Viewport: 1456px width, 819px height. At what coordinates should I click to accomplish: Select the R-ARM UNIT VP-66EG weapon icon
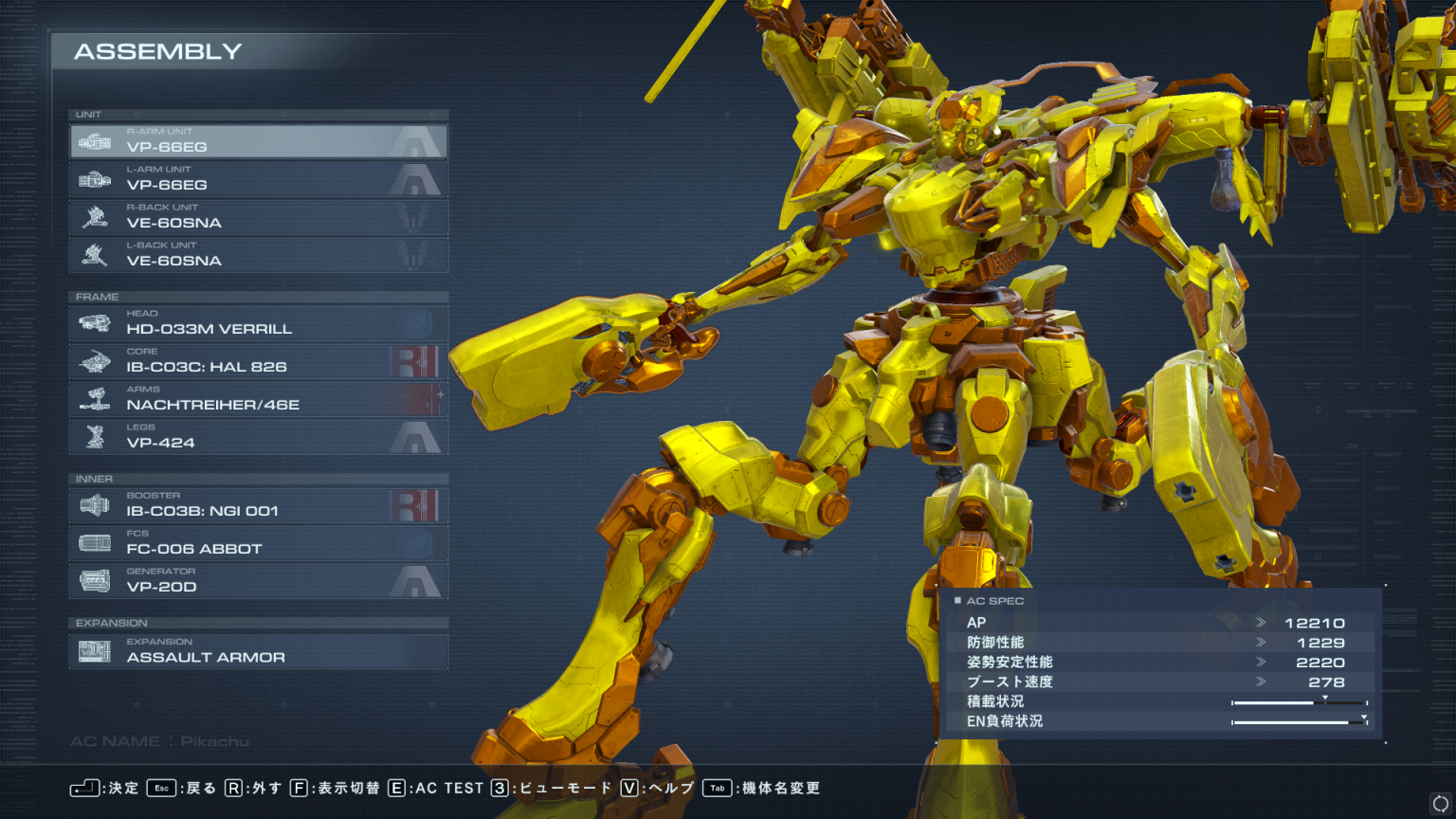[94, 141]
